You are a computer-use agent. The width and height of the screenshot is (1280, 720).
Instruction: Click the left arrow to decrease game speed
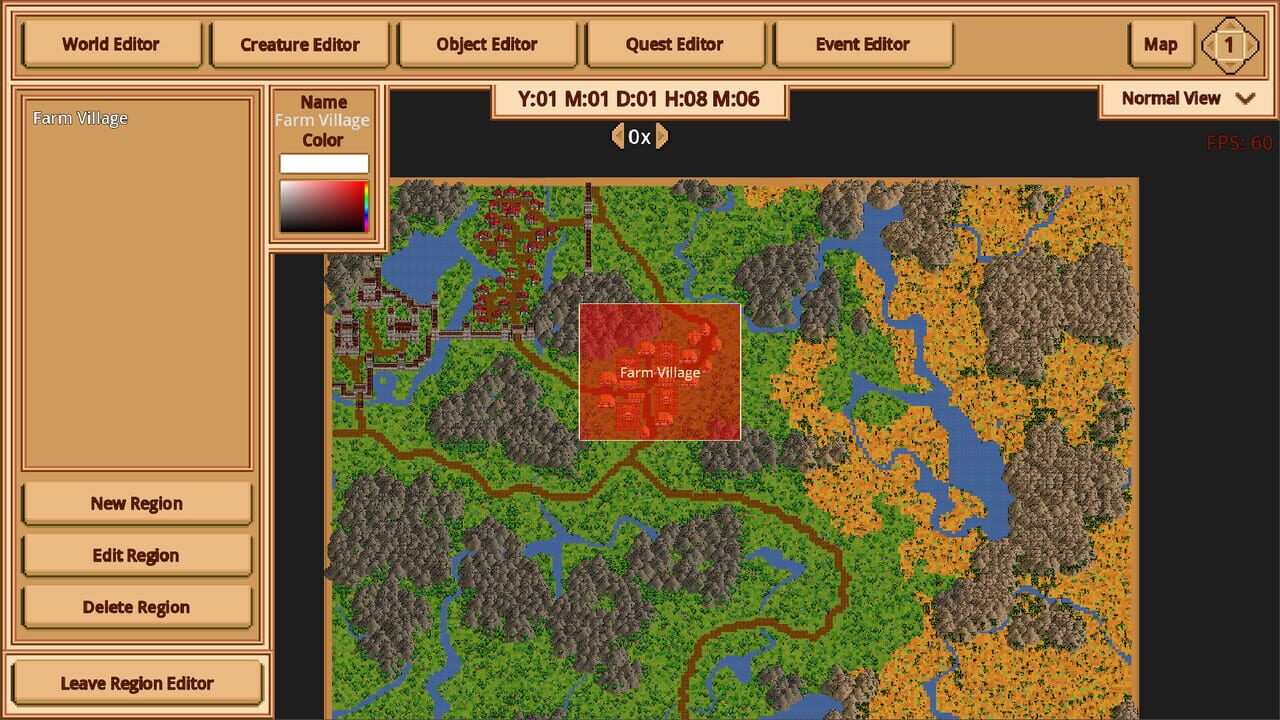618,137
